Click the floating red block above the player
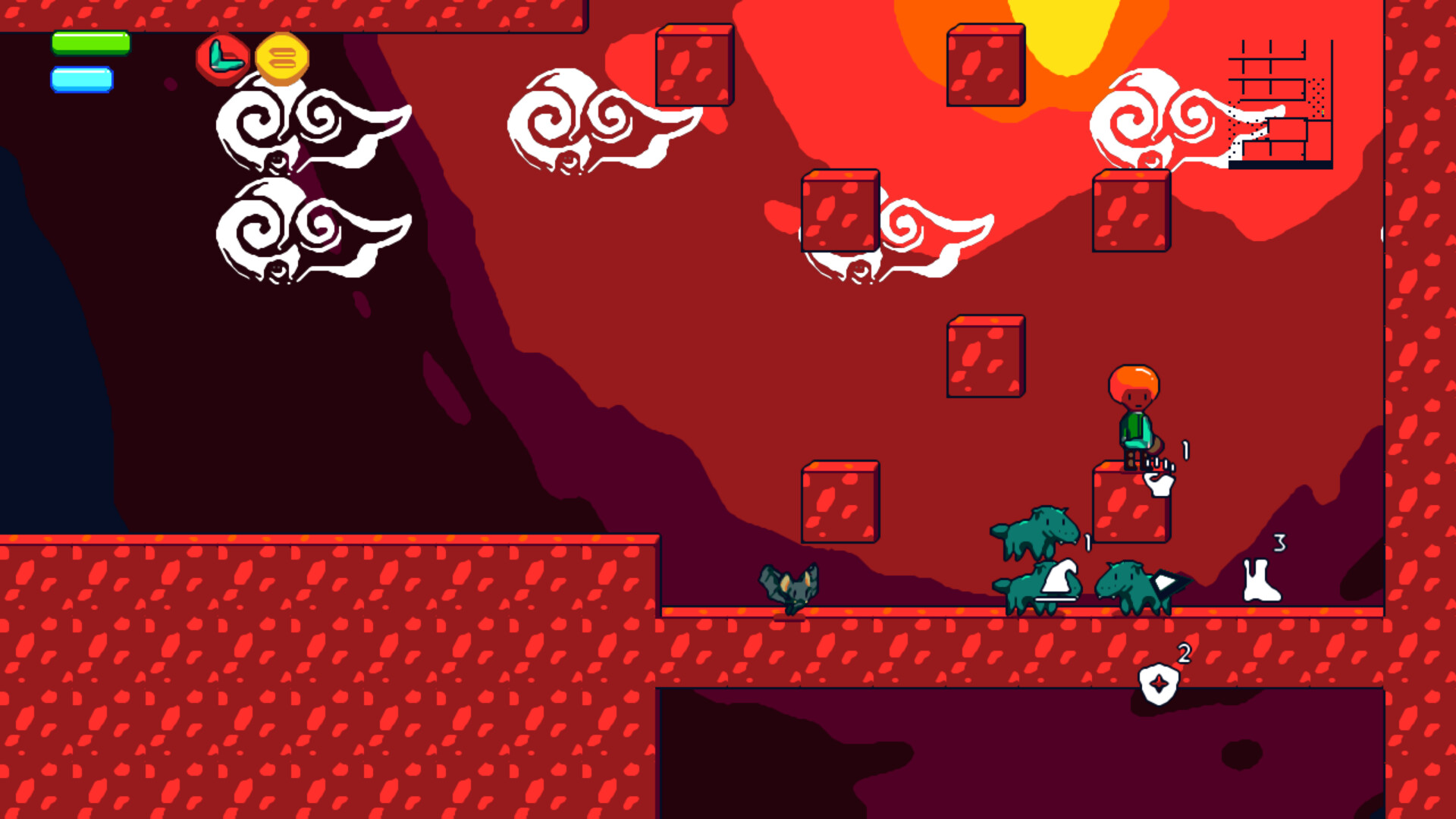The image size is (1456, 819). click(986, 356)
